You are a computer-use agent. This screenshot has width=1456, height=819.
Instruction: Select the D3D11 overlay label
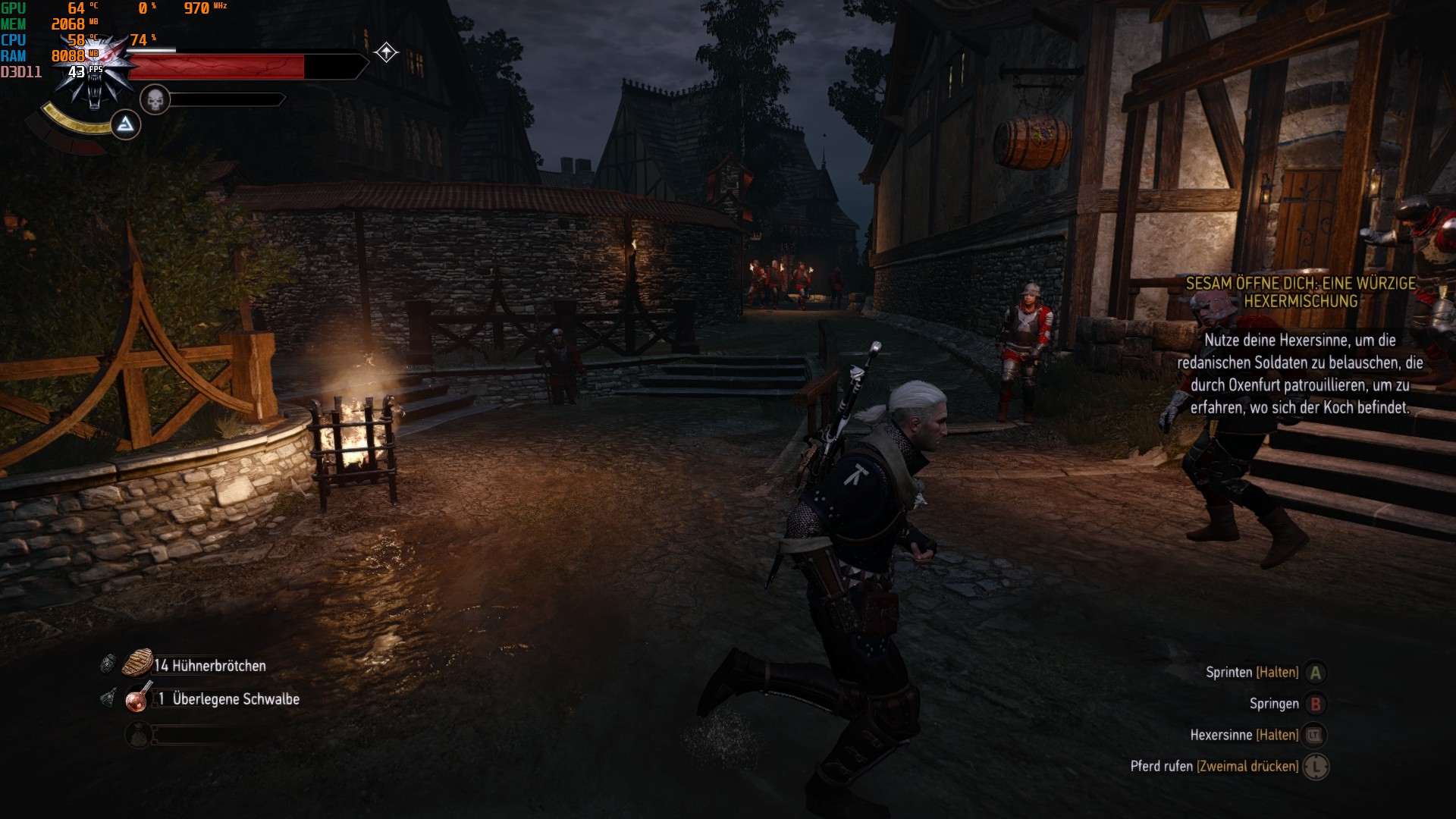tap(23, 72)
